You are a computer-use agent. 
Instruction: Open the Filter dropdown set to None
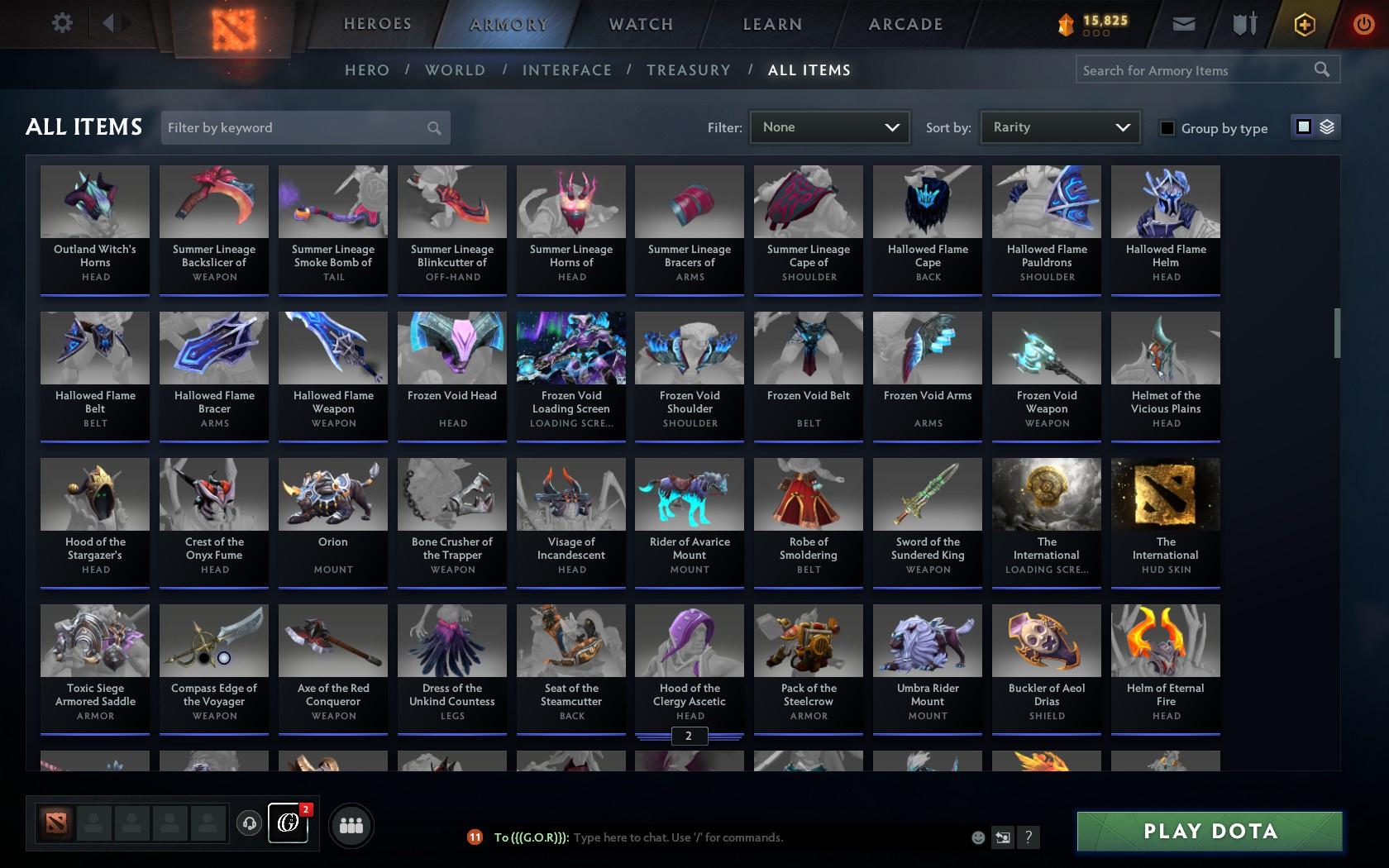pos(829,127)
